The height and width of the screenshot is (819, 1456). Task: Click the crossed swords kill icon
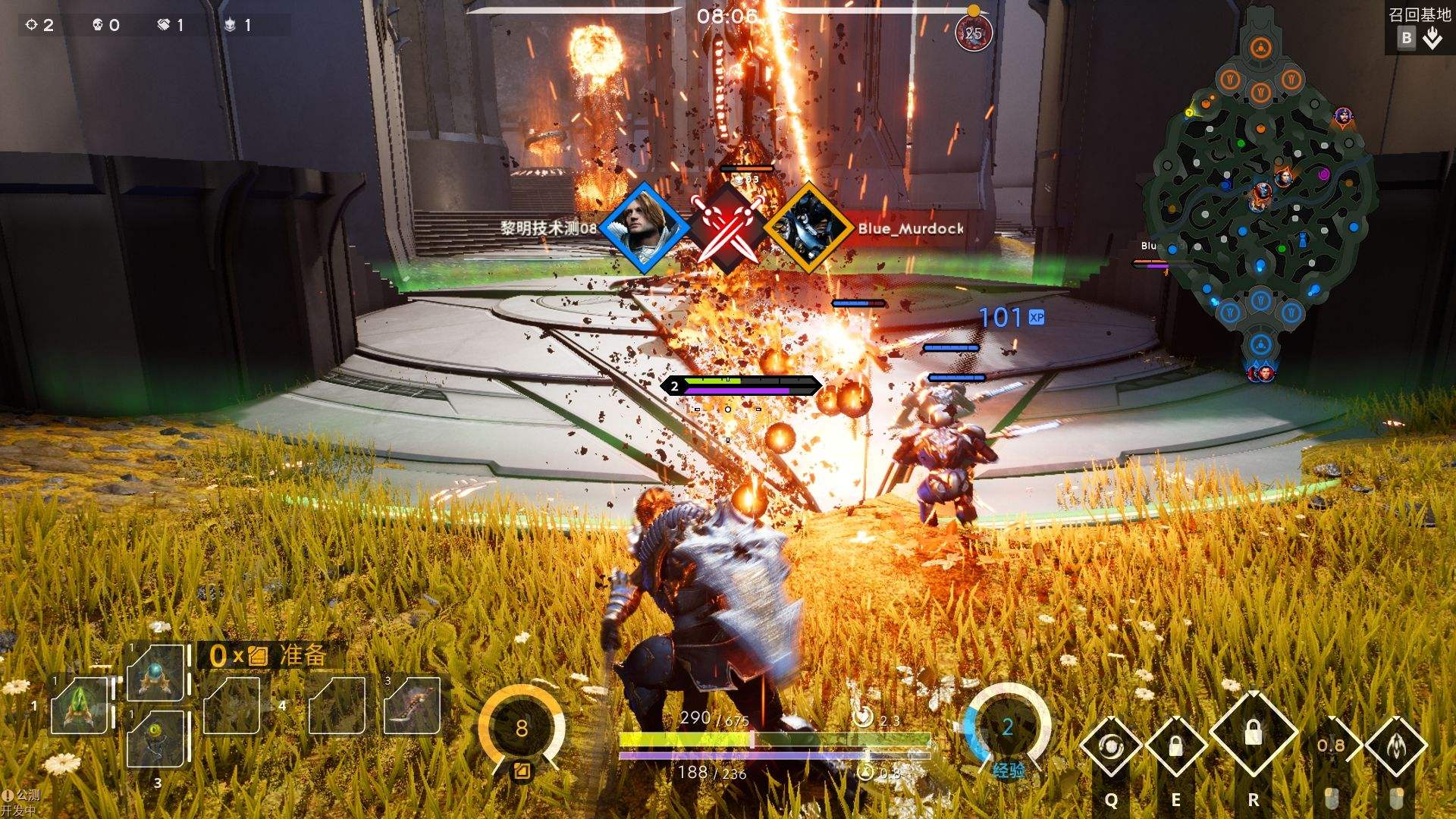pos(726,227)
